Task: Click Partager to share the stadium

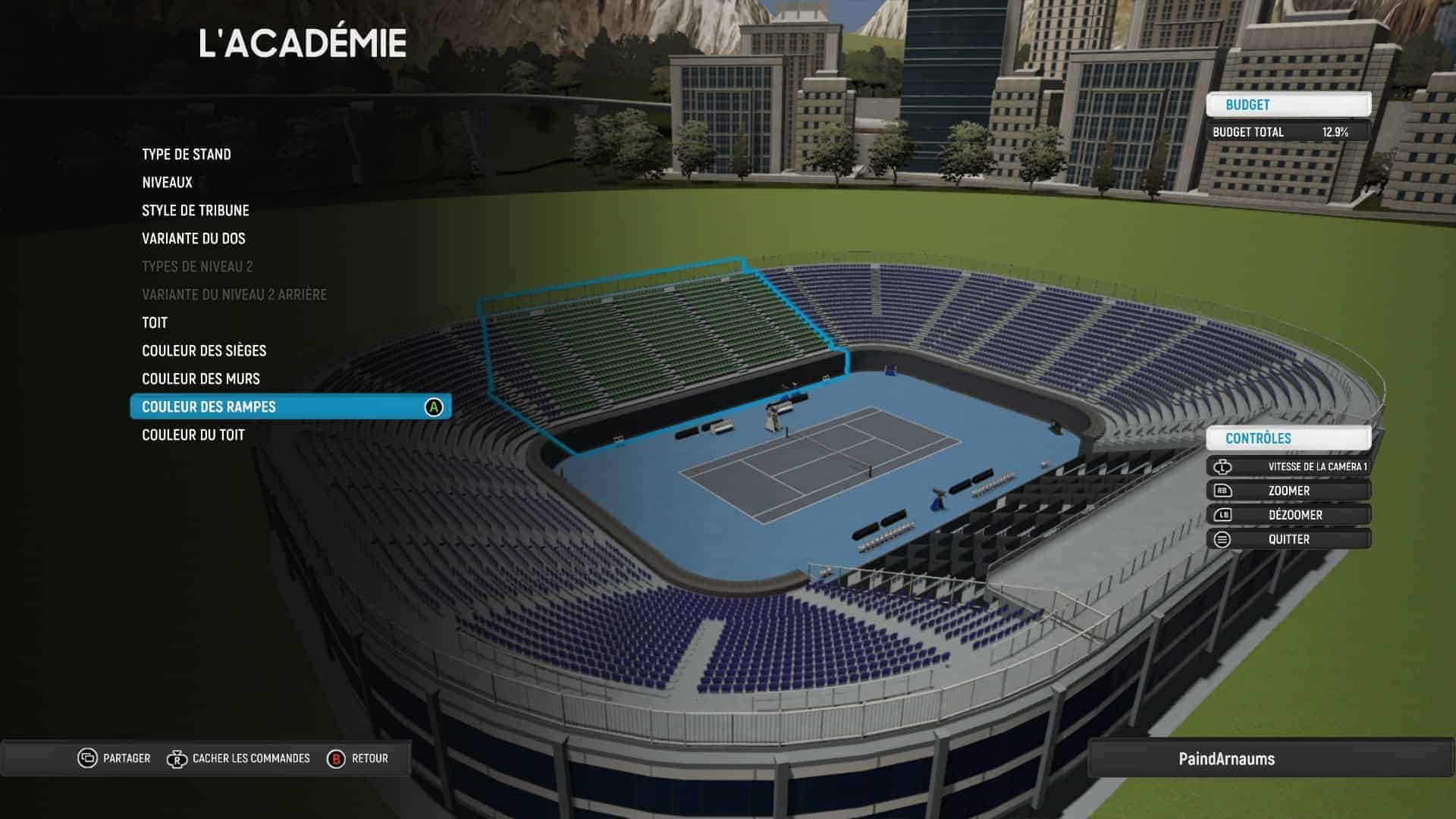Action: pos(115,758)
